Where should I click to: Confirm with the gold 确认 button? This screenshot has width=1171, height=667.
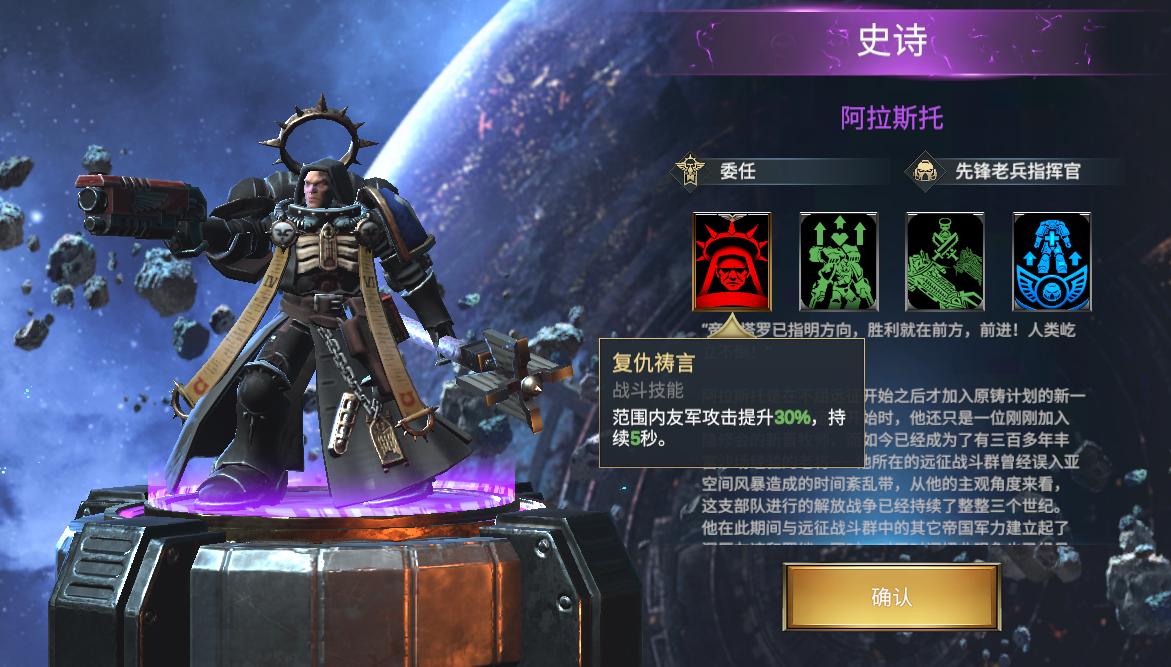pyautogui.click(x=891, y=597)
